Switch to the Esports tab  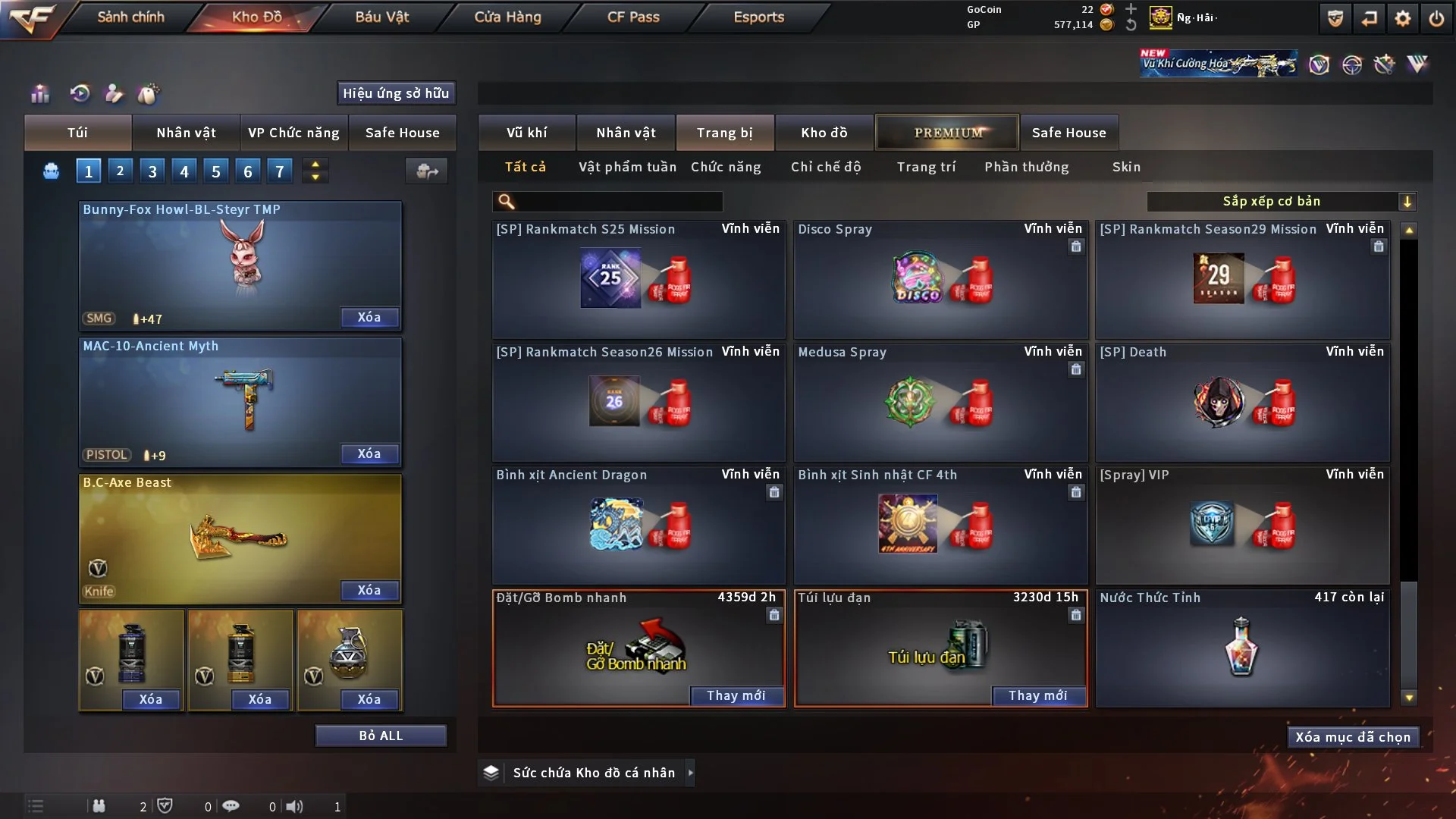[x=758, y=17]
